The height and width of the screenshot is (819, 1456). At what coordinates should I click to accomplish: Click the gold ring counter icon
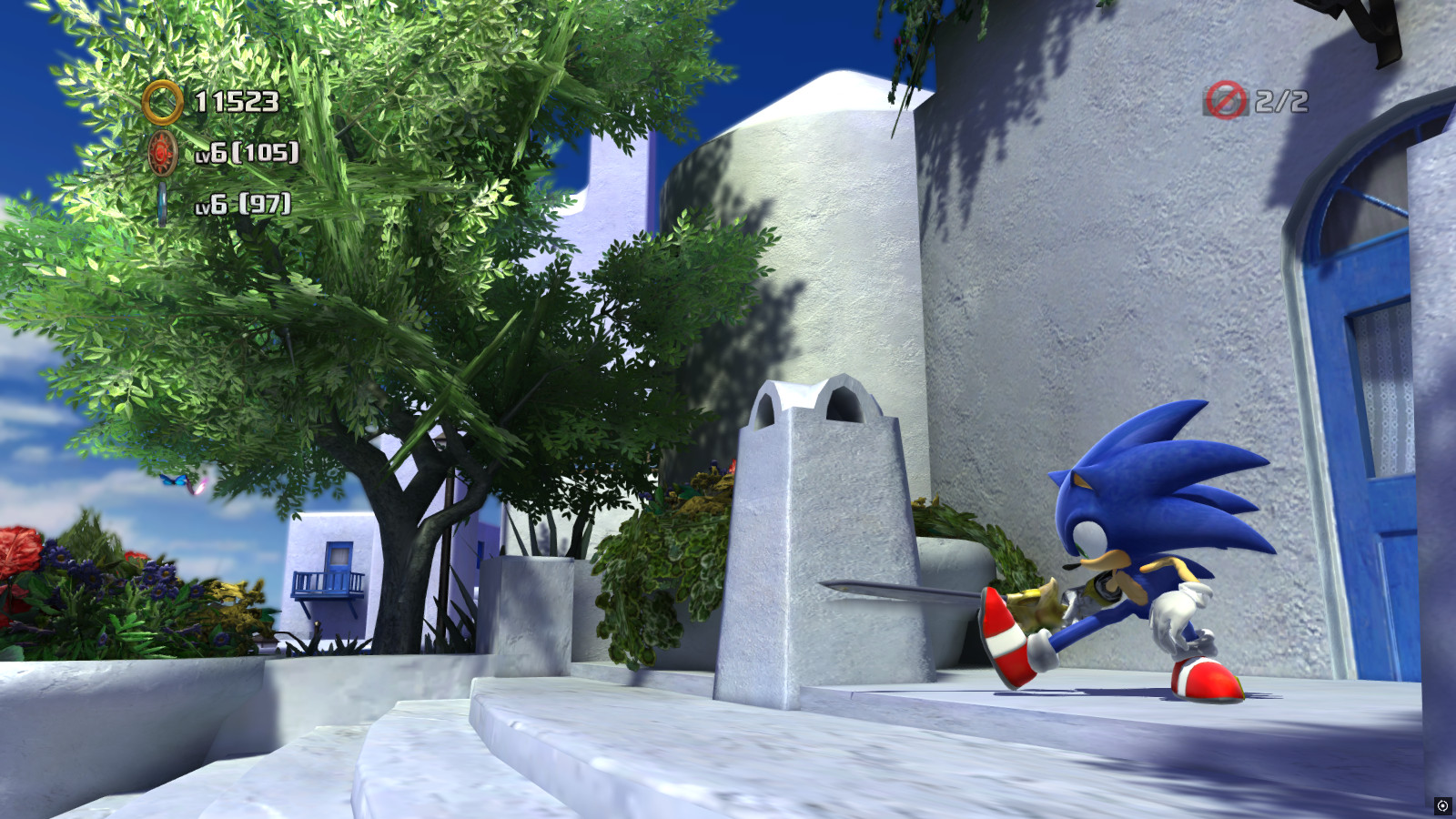pos(162,102)
